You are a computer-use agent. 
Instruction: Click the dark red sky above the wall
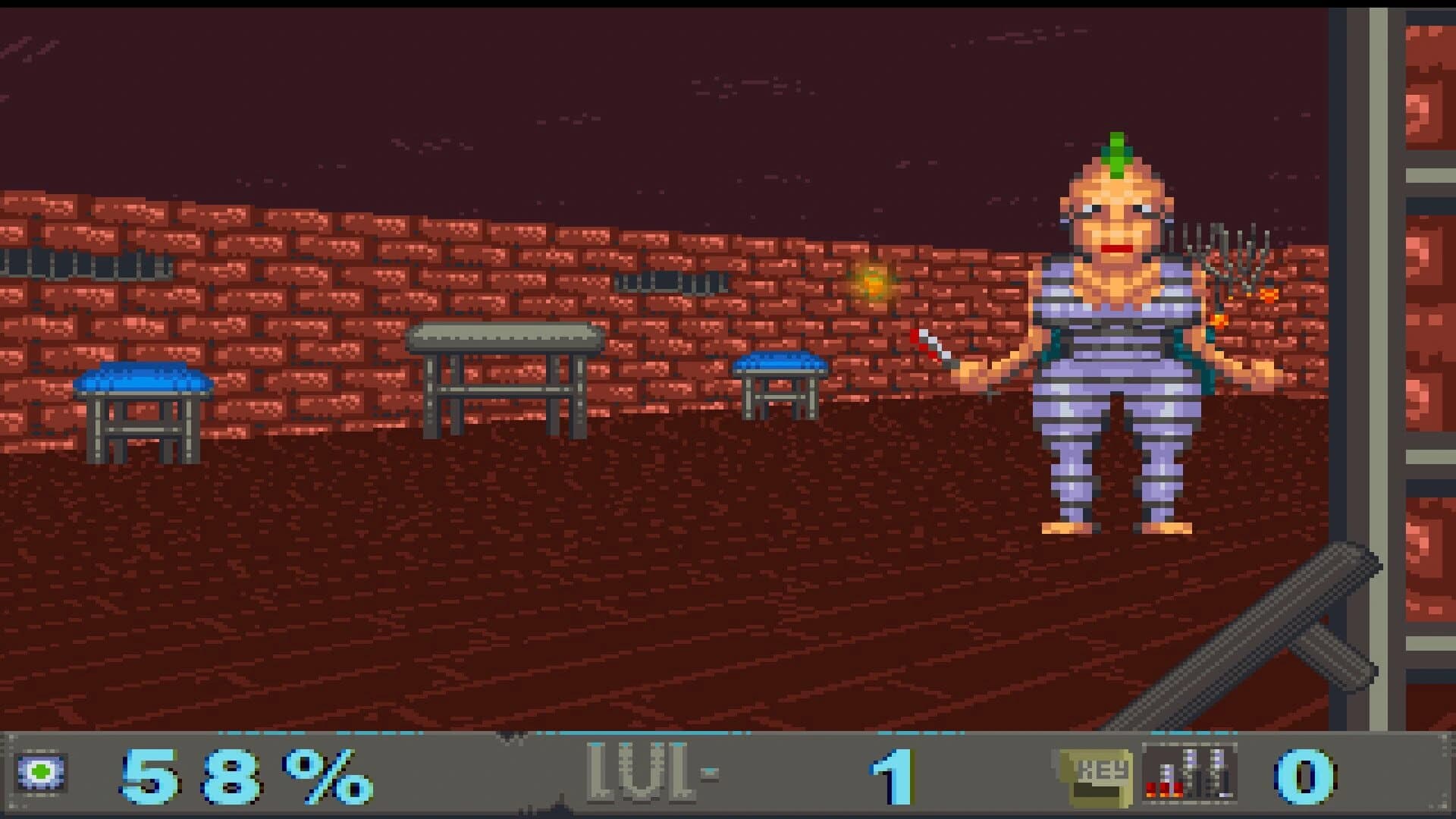pyautogui.click(x=531, y=91)
